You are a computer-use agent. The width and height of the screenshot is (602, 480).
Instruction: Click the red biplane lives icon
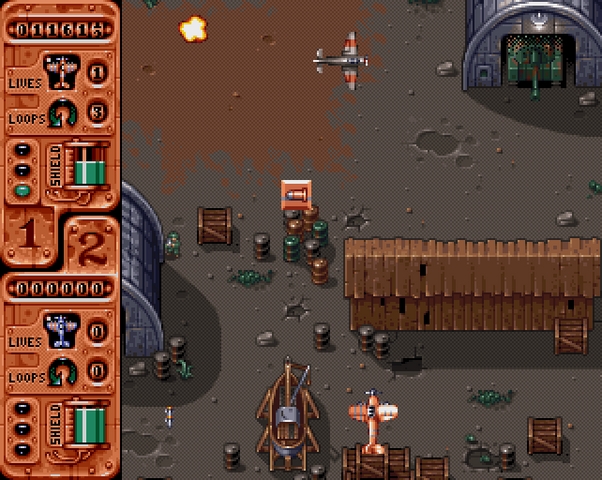click(62, 72)
